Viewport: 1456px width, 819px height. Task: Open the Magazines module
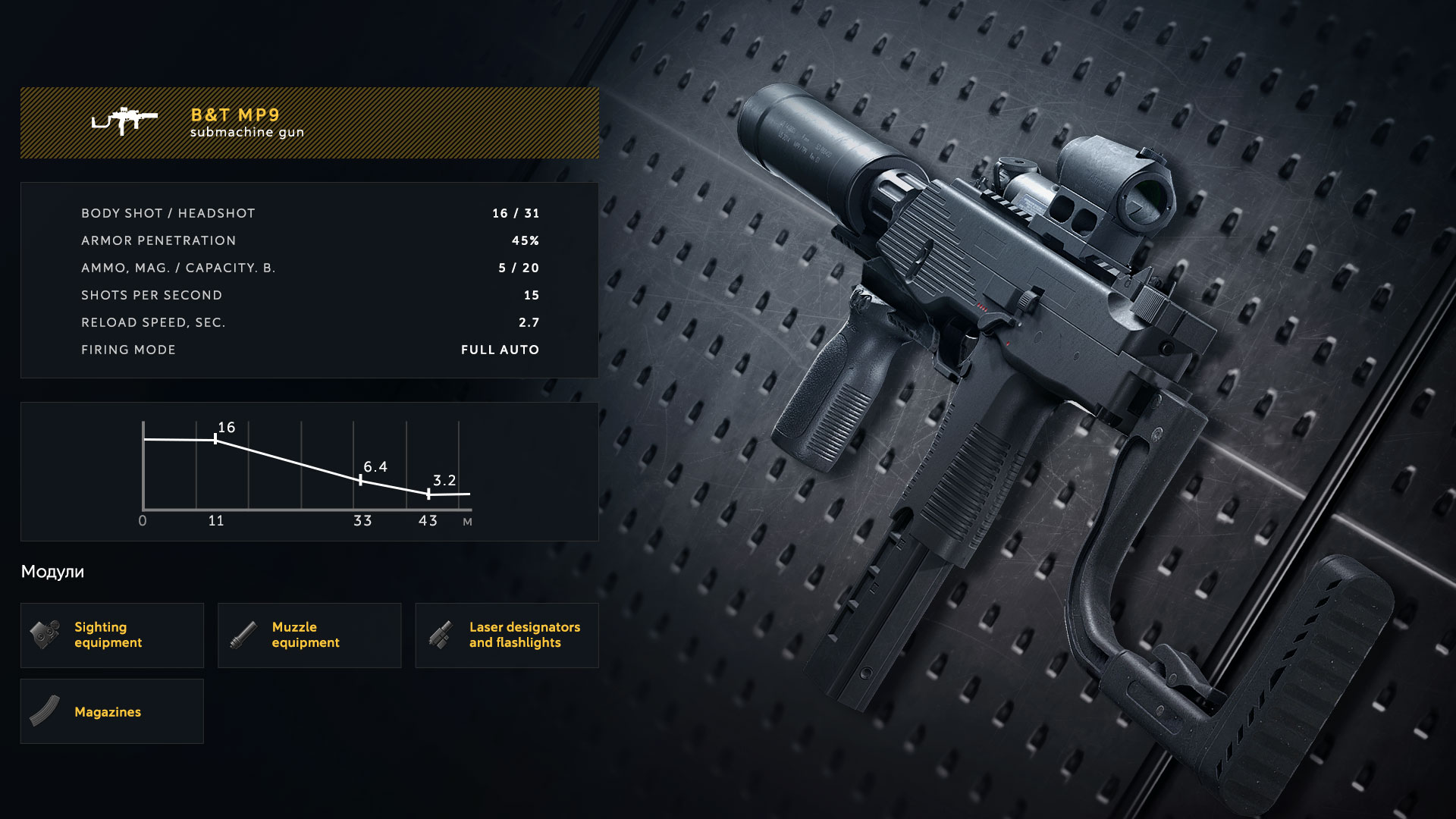click(112, 711)
